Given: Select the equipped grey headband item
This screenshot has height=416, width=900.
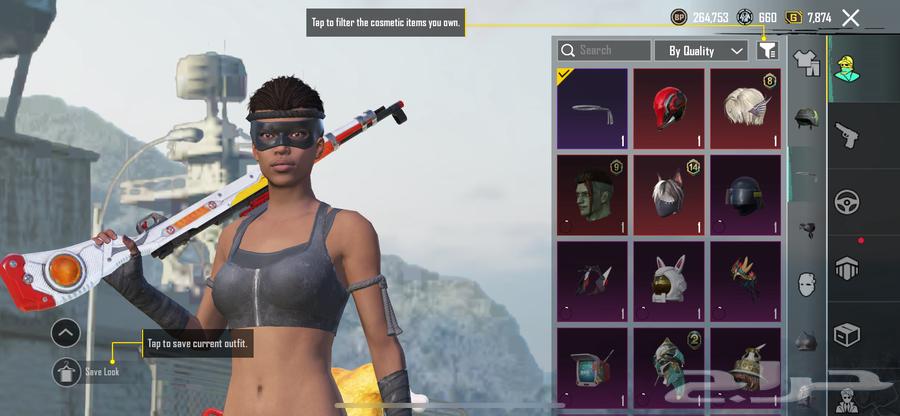Looking at the screenshot, I should [x=592, y=108].
